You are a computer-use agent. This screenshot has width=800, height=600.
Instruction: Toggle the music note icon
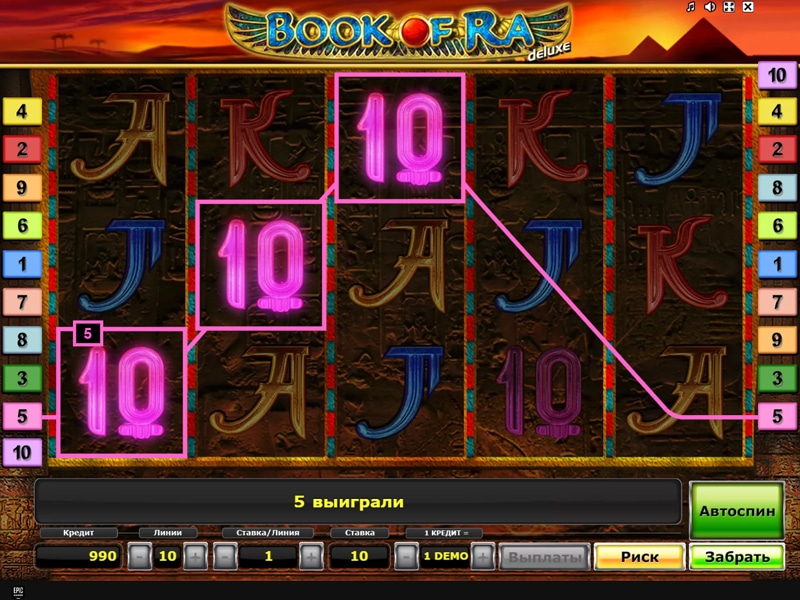[x=691, y=7]
